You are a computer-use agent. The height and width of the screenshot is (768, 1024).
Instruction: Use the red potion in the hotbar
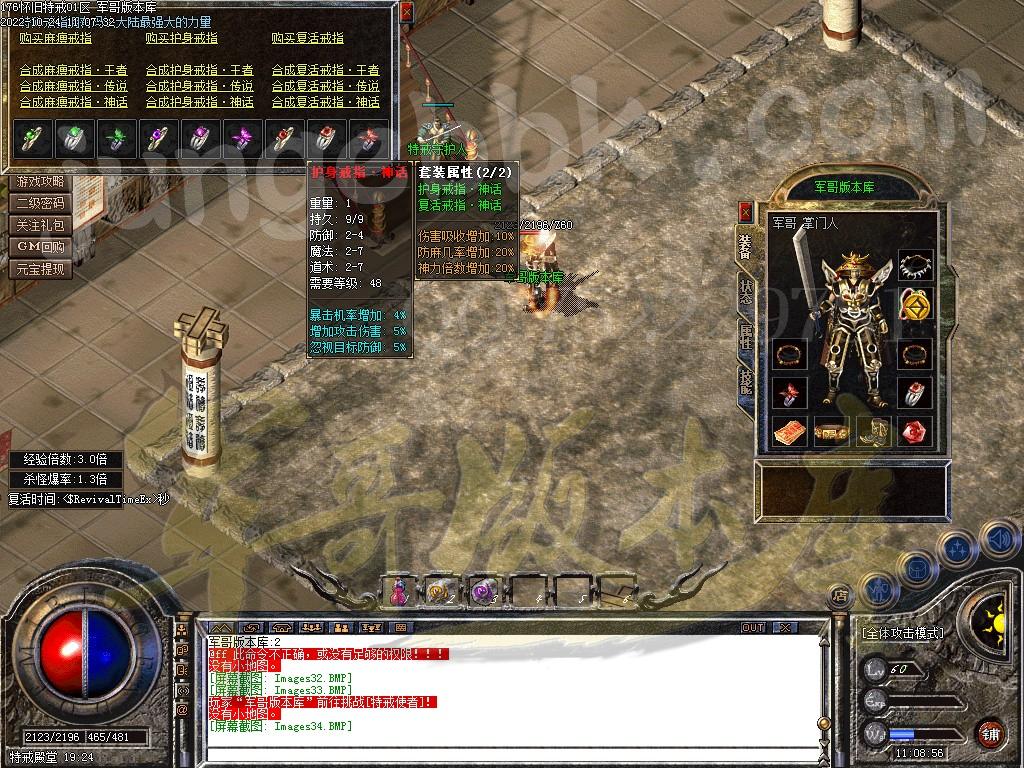click(x=399, y=592)
